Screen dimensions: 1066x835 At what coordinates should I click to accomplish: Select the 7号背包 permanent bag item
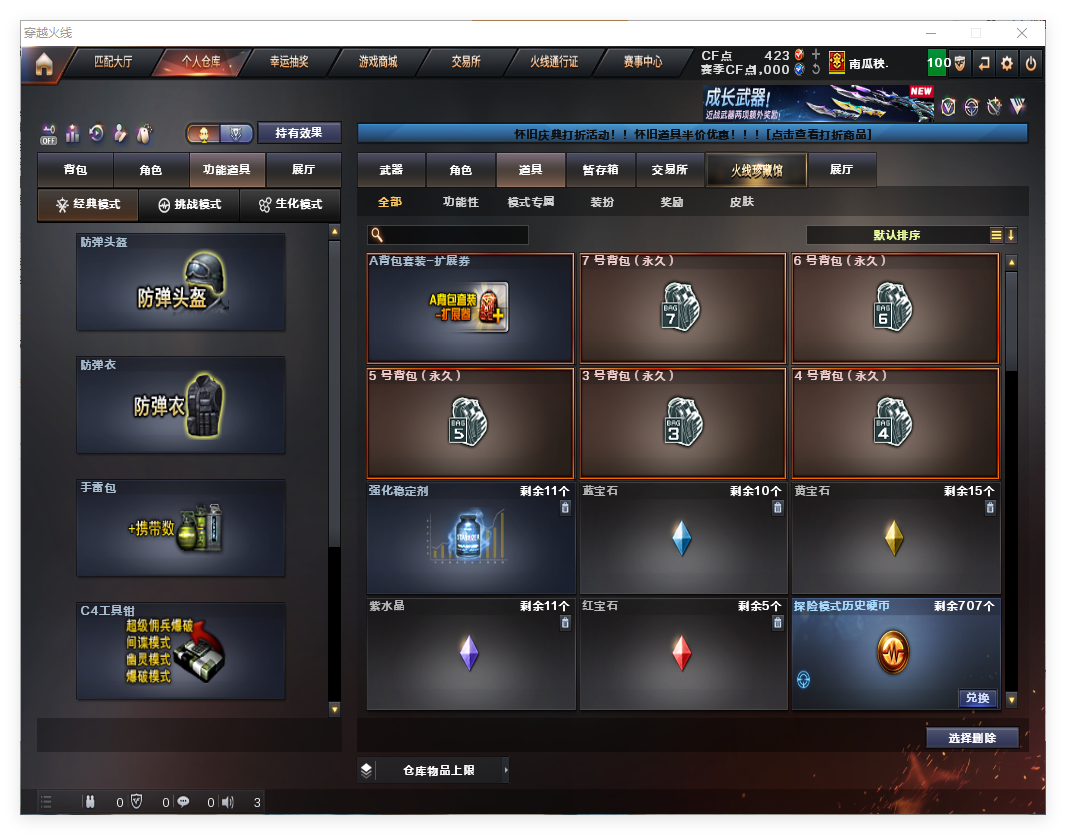coord(683,308)
